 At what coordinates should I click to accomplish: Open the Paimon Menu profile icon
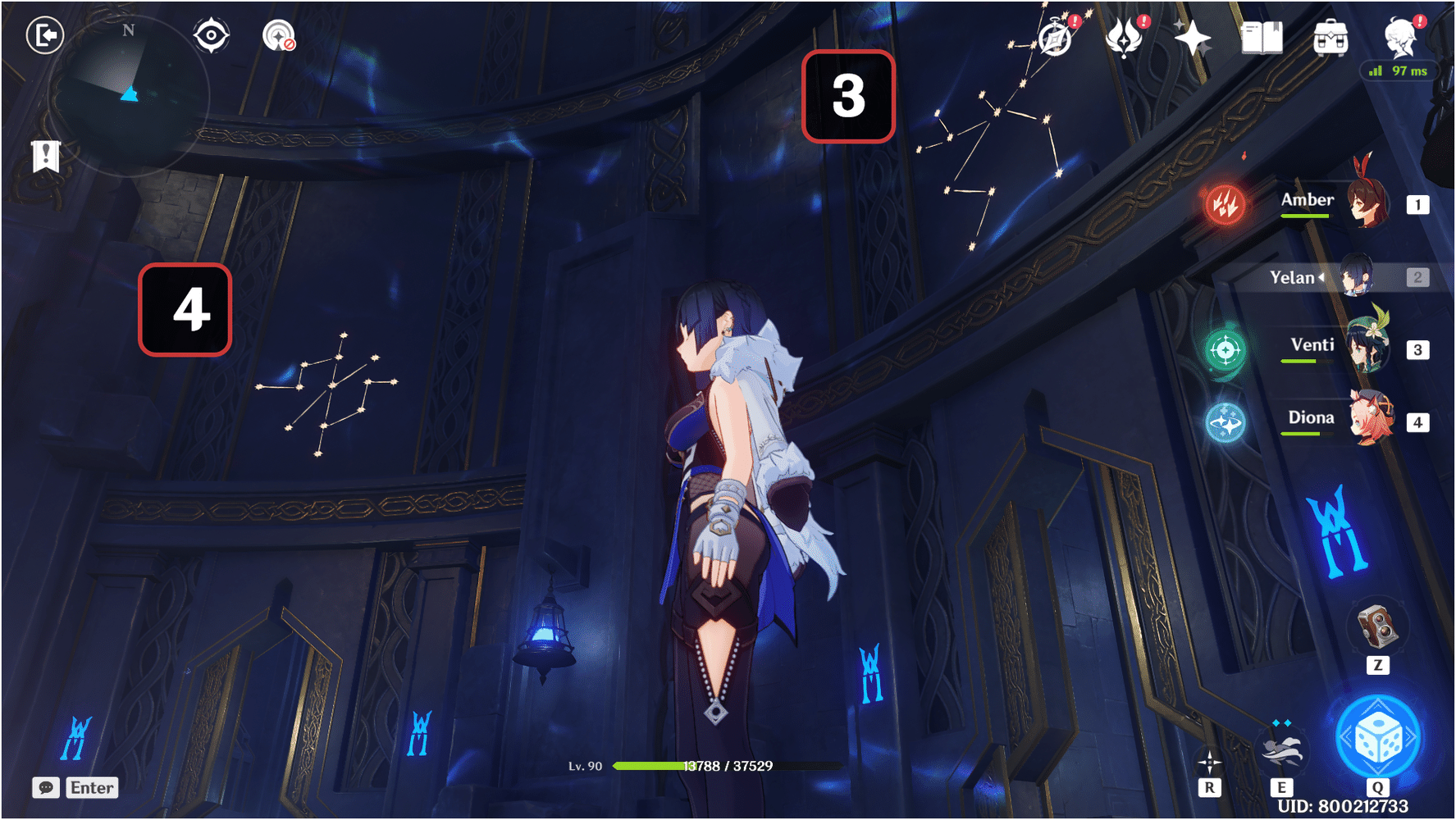(1399, 37)
